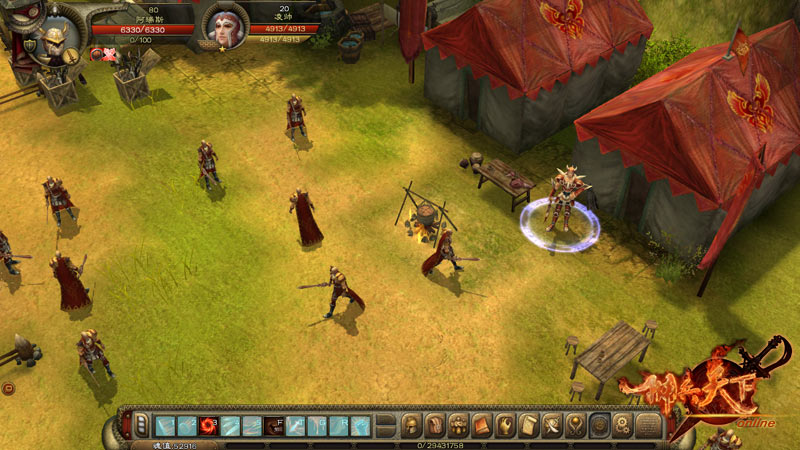Click the small round icon on left screen edge
Image resolution: width=800 pixels, height=450 pixels.
(8, 388)
